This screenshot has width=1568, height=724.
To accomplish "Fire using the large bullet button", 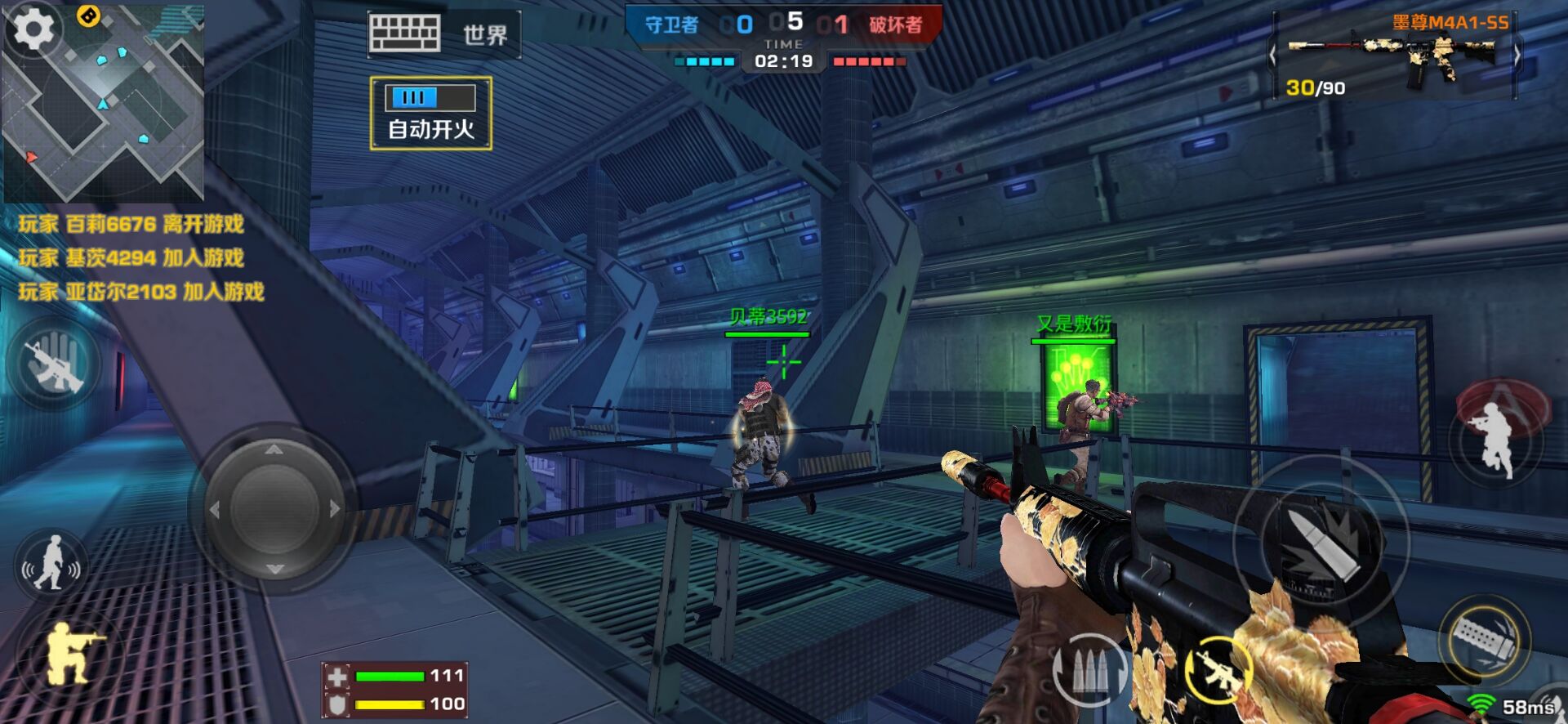I will pos(1320,543).
